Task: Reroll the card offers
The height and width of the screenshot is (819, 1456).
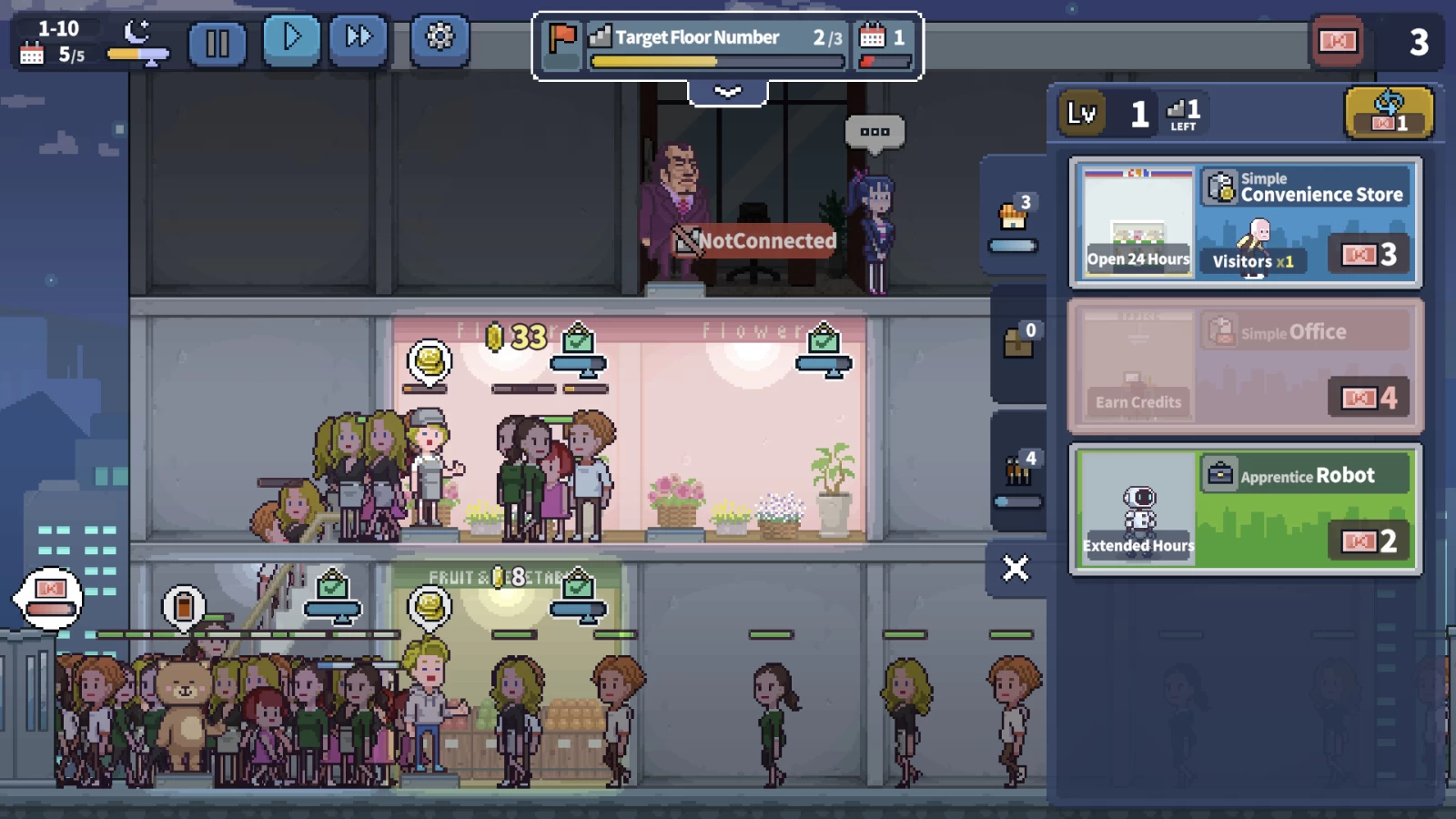Action: pos(1389,113)
